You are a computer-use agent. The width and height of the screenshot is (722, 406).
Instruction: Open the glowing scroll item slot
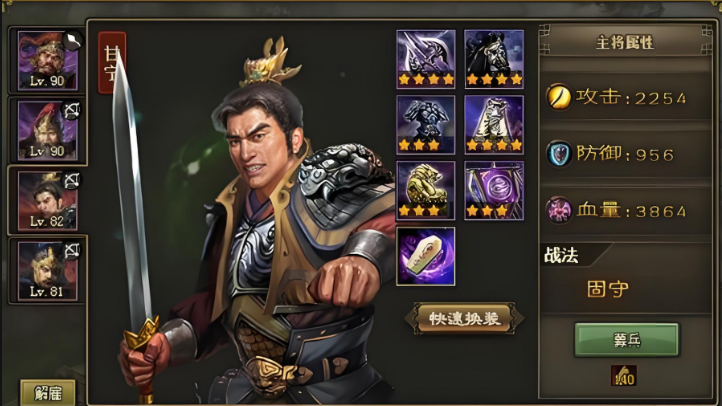(x=426, y=255)
